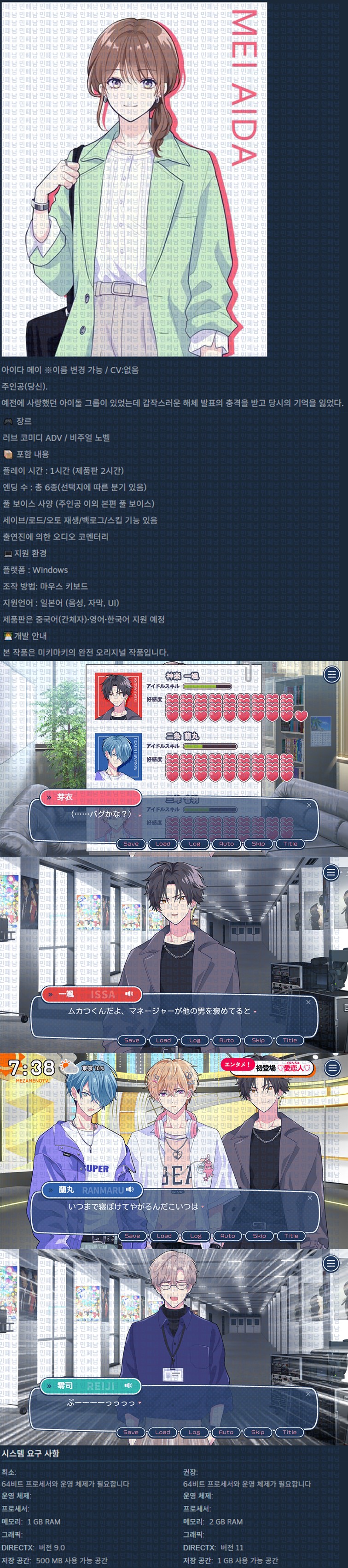Hide Issa's dialogue box using the X
The width and height of the screenshot is (348, 1568).
[x=308, y=1002]
